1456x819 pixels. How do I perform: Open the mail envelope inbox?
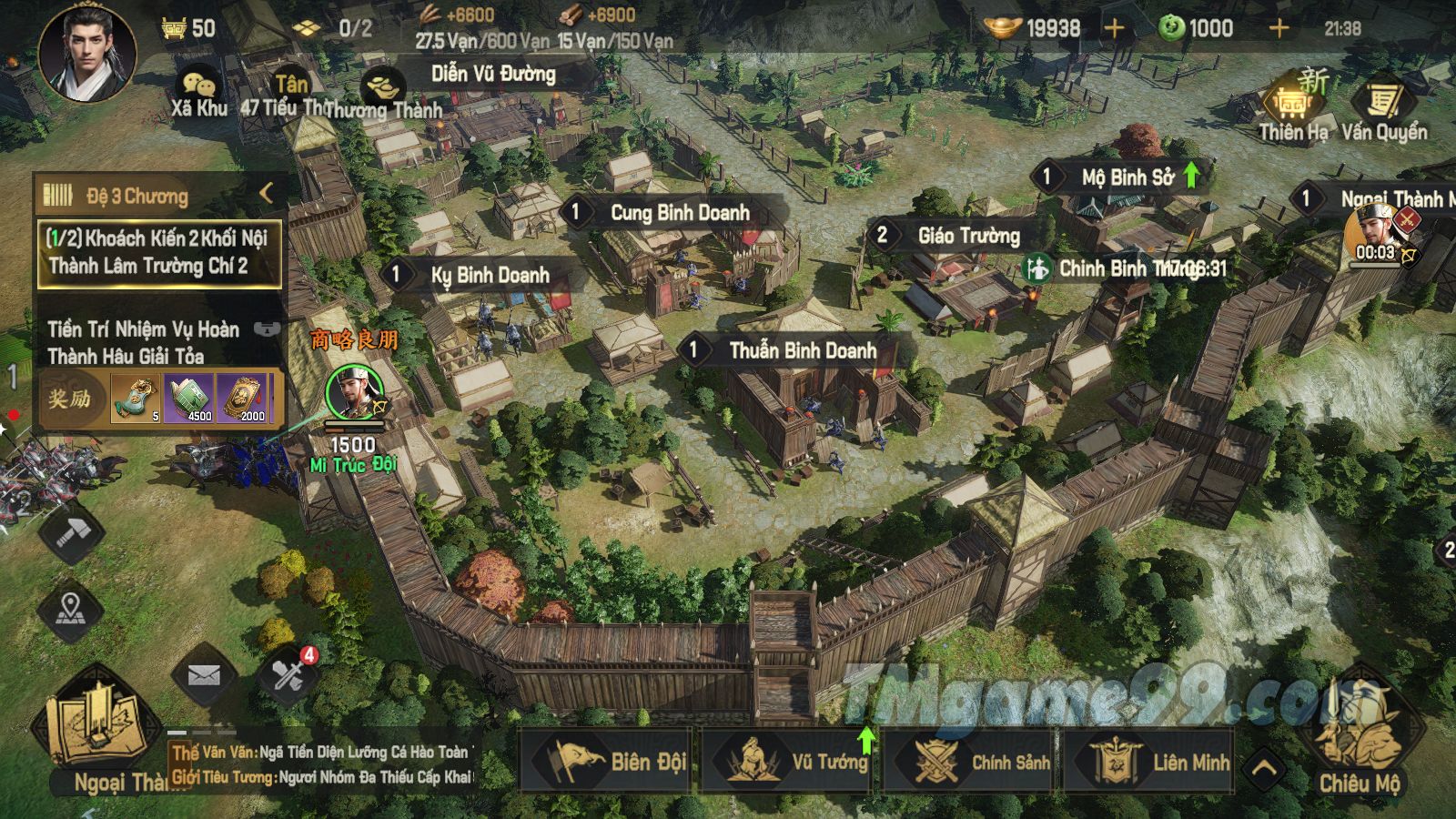pyautogui.click(x=204, y=676)
